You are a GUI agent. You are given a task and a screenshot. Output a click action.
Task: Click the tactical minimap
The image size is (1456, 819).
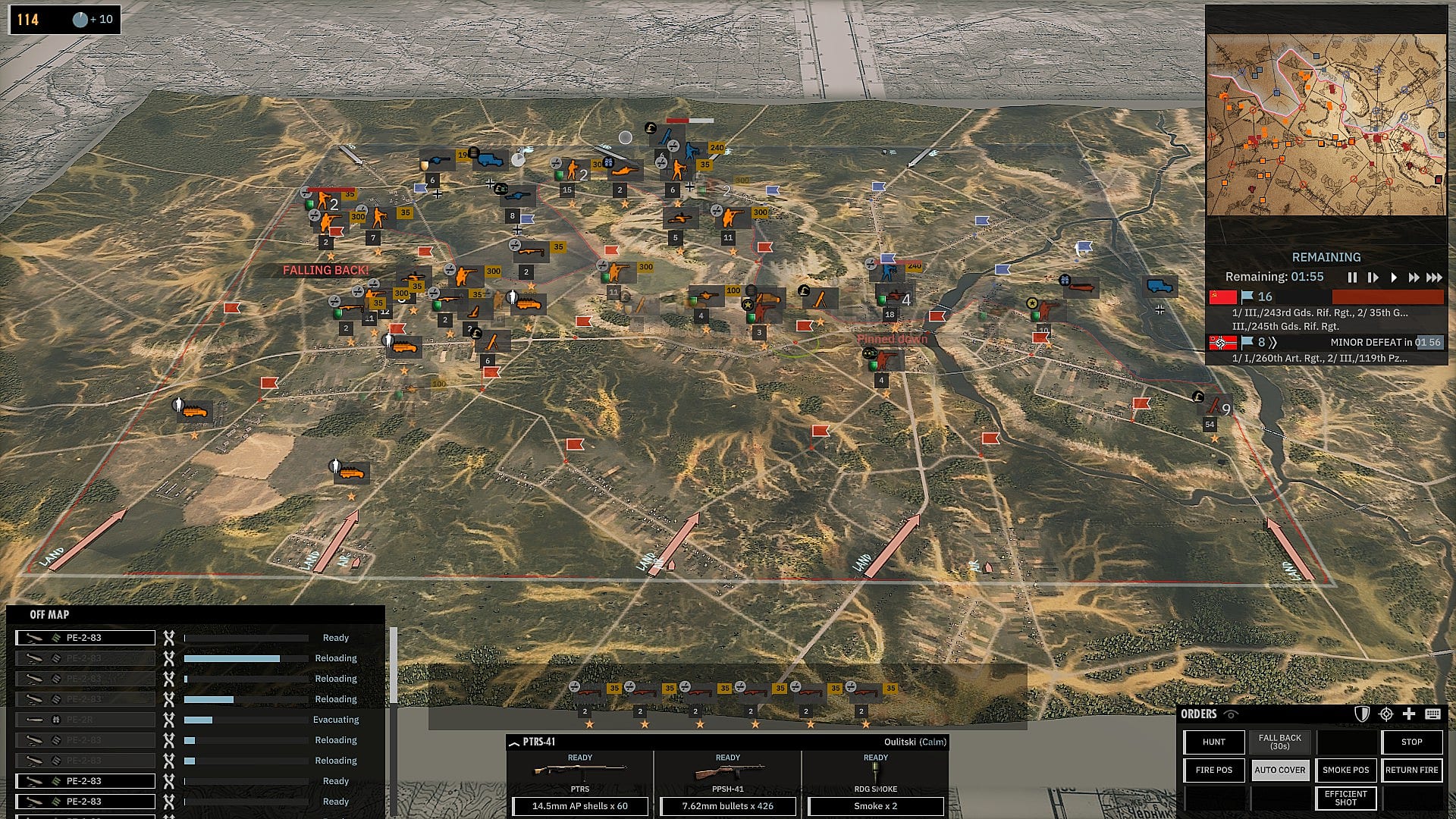1326,125
